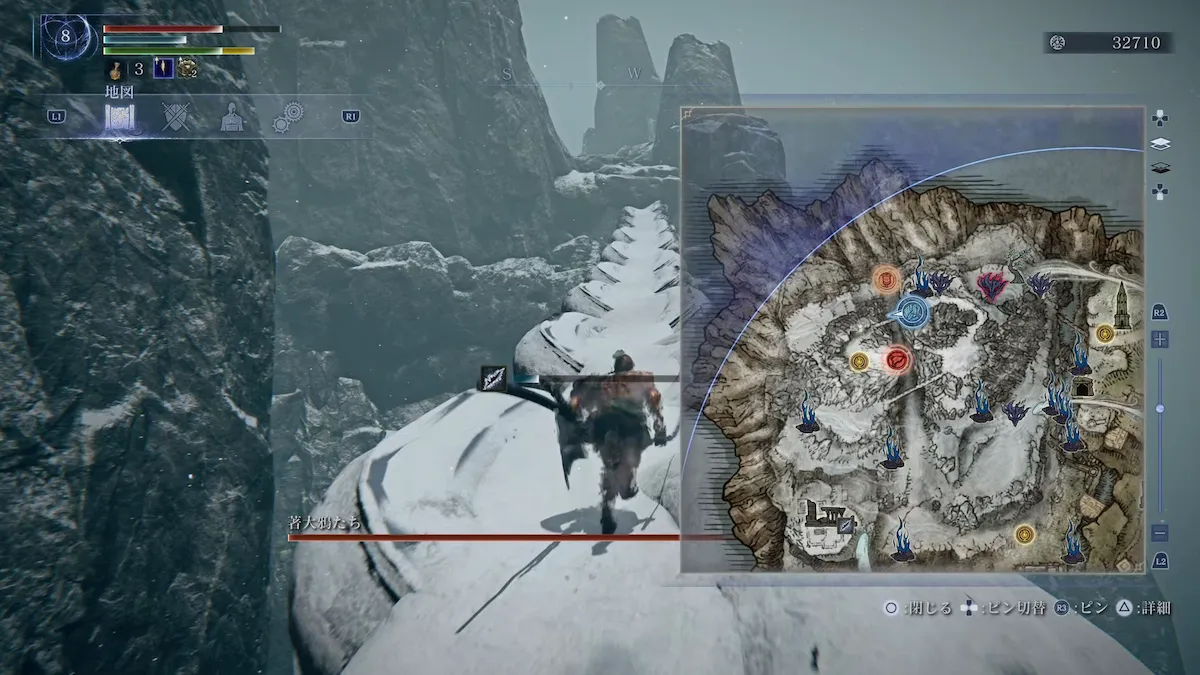Click the map's plus zoom button
The image size is (1200, 675).
(x=1160, y=340)
